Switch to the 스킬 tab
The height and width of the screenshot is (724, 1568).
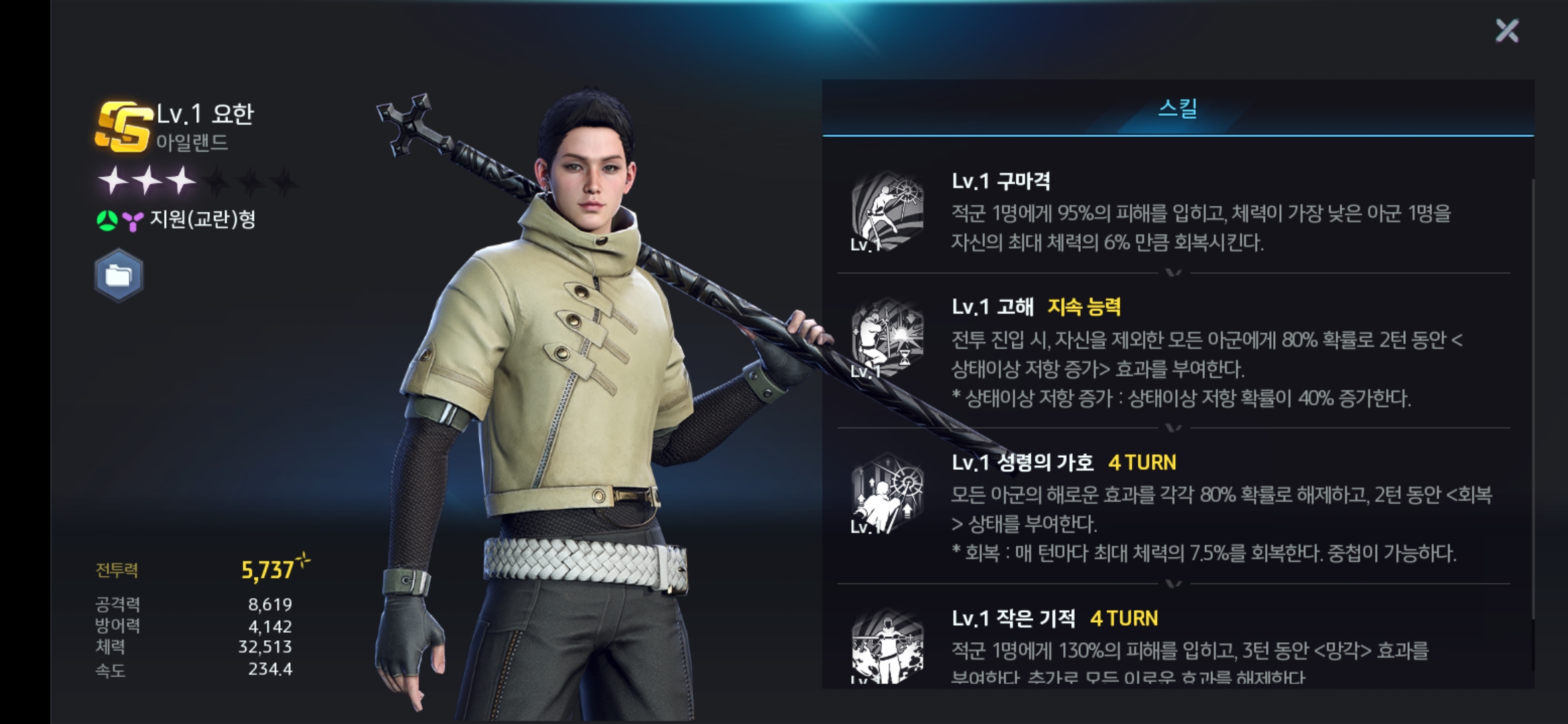coord(1177,109)
